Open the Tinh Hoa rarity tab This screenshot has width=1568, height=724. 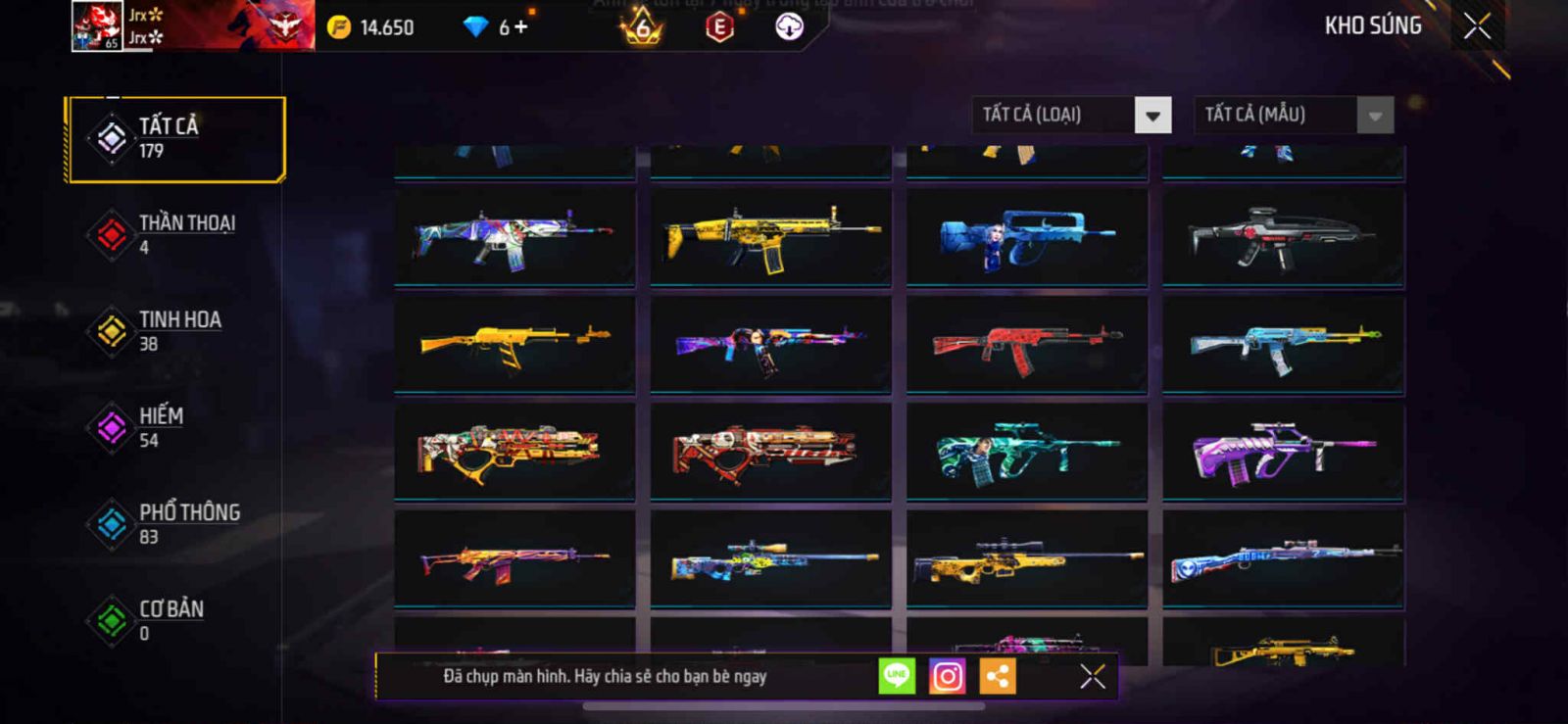pyautogui.click(x=175, y=331)
